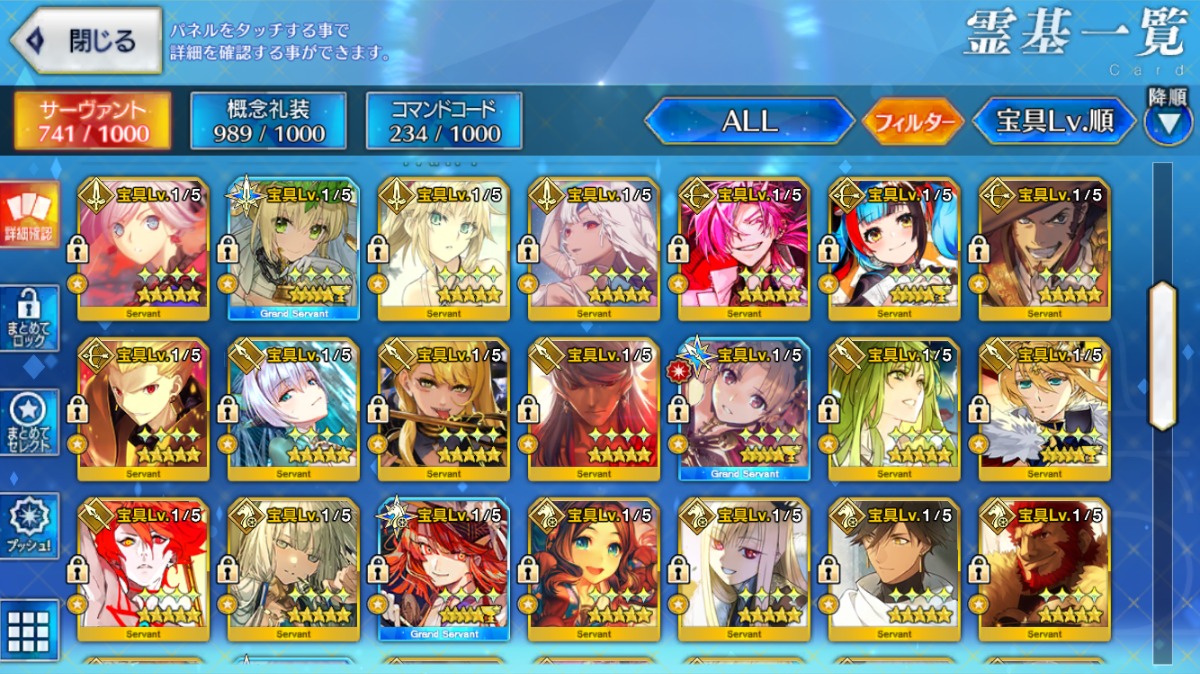Viewport: 1200px width, 674px height.
Task: Open the red pirate-hat Grand Servant card
Action: tap(443, 568)
